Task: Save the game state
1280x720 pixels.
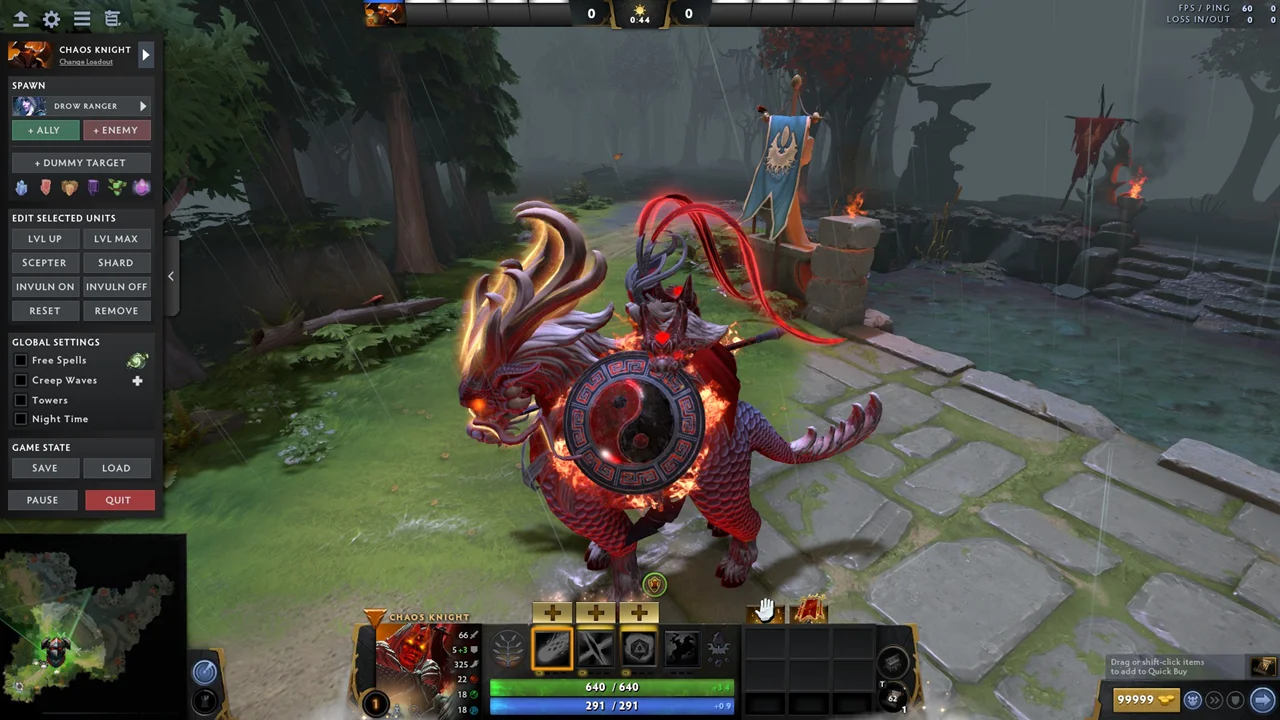Action: (44, 468)
